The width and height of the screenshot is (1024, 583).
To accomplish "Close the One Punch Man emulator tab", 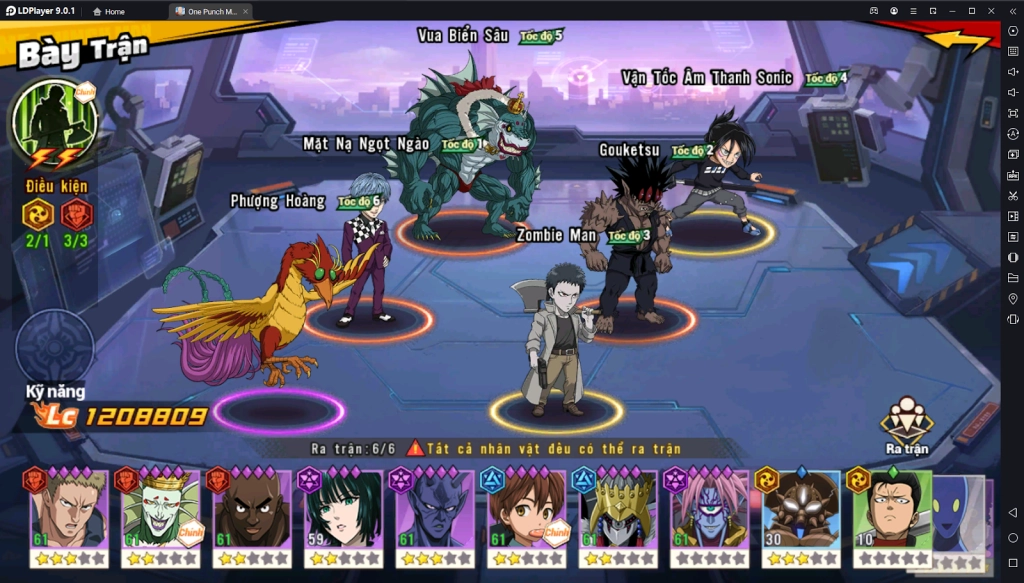I will pyautogui.click(x=245, y=11).
